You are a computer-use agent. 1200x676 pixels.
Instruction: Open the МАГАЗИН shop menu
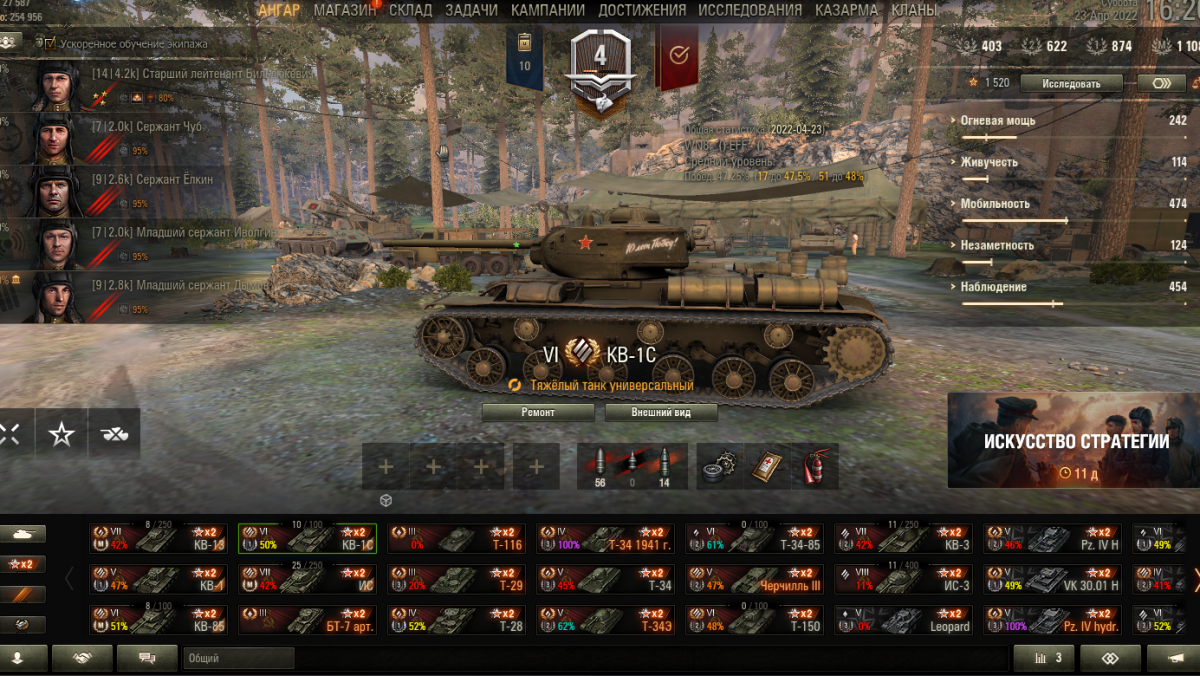click(345, 10)
